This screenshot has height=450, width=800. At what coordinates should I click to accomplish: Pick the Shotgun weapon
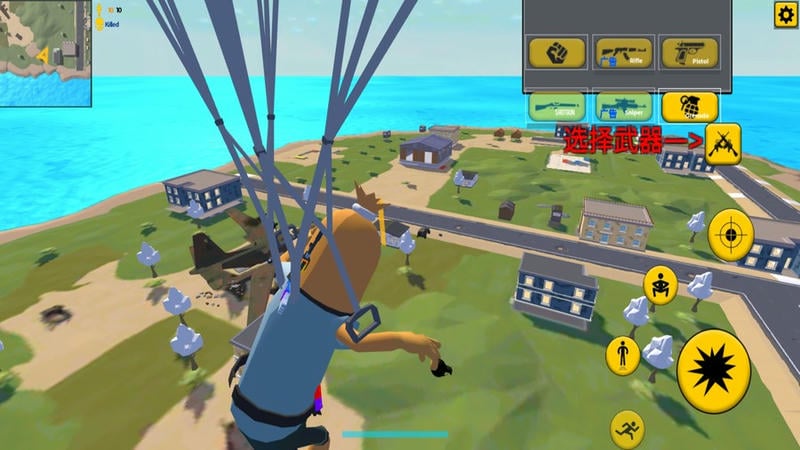coord(557,106)
